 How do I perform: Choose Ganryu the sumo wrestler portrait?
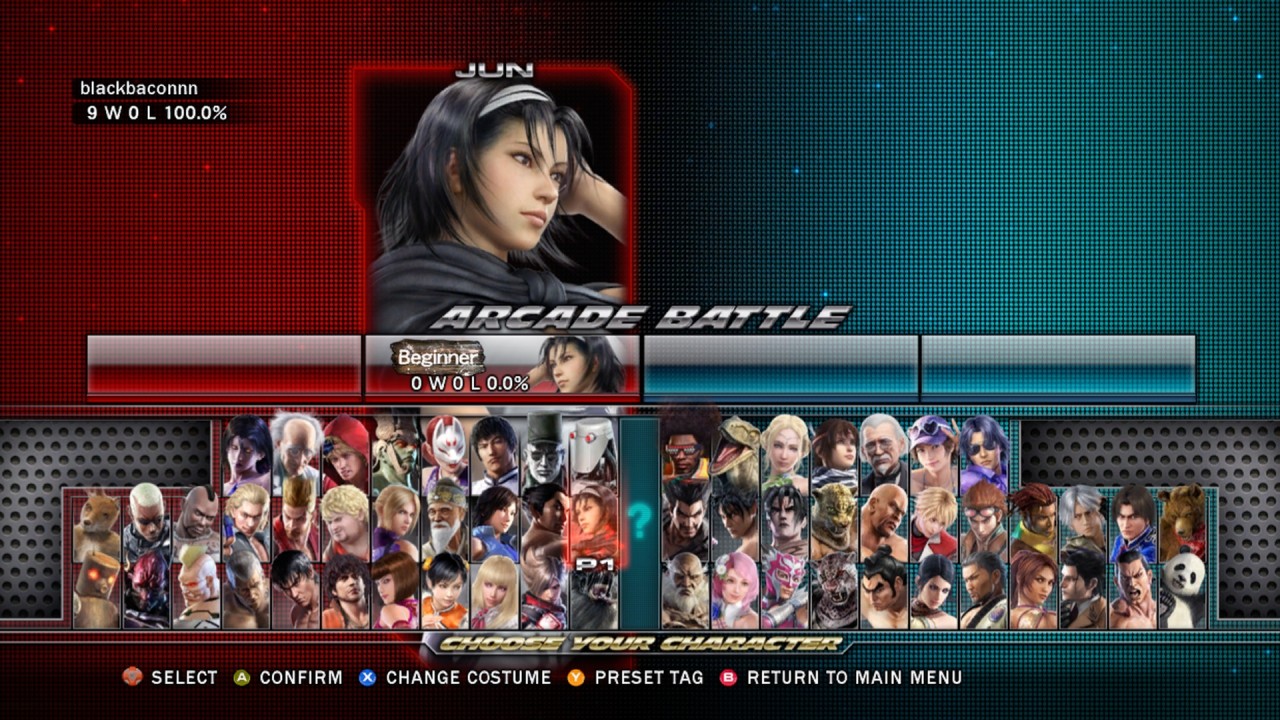884,588
